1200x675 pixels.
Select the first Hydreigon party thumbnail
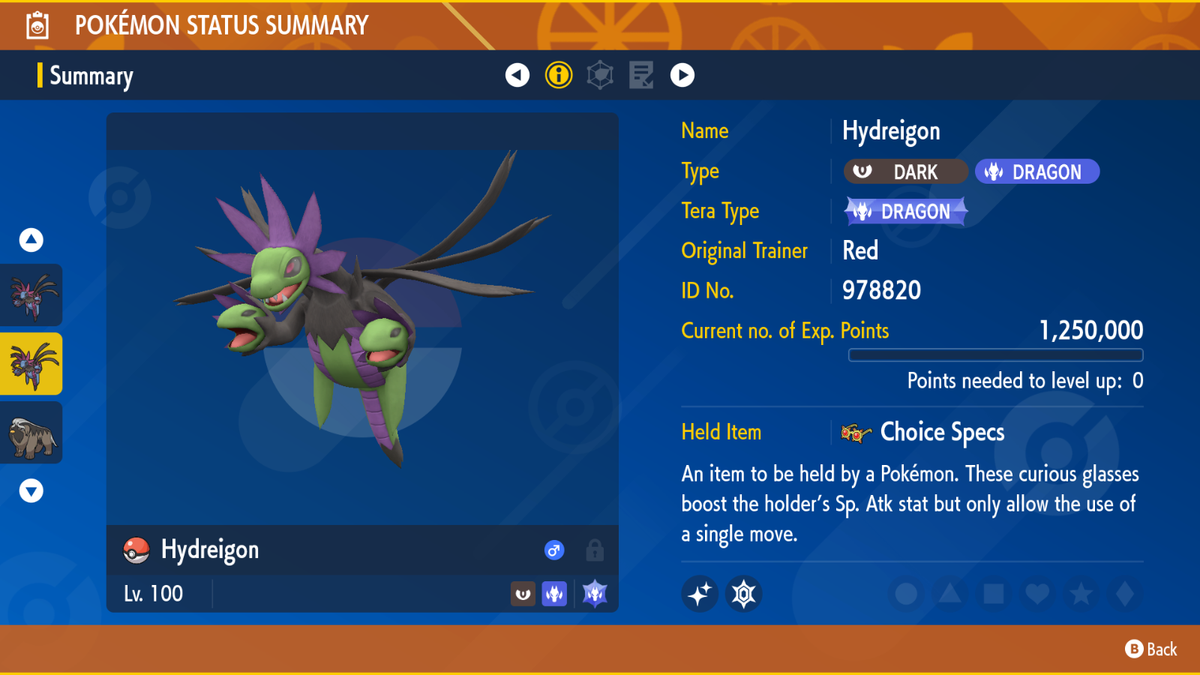coord(32,295)
